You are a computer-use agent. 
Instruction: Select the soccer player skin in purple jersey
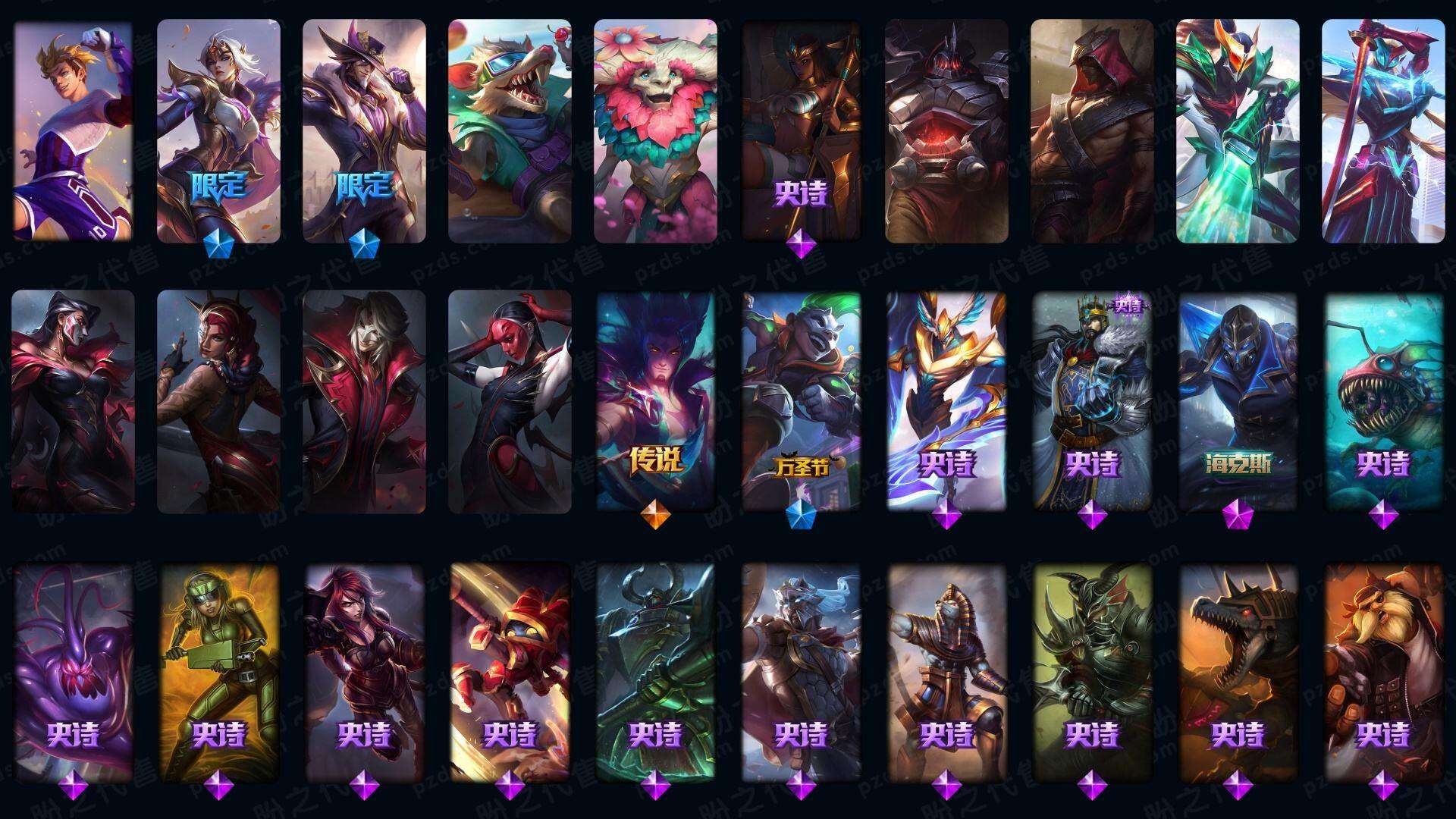pyautogui.click(x=73, y=130)
